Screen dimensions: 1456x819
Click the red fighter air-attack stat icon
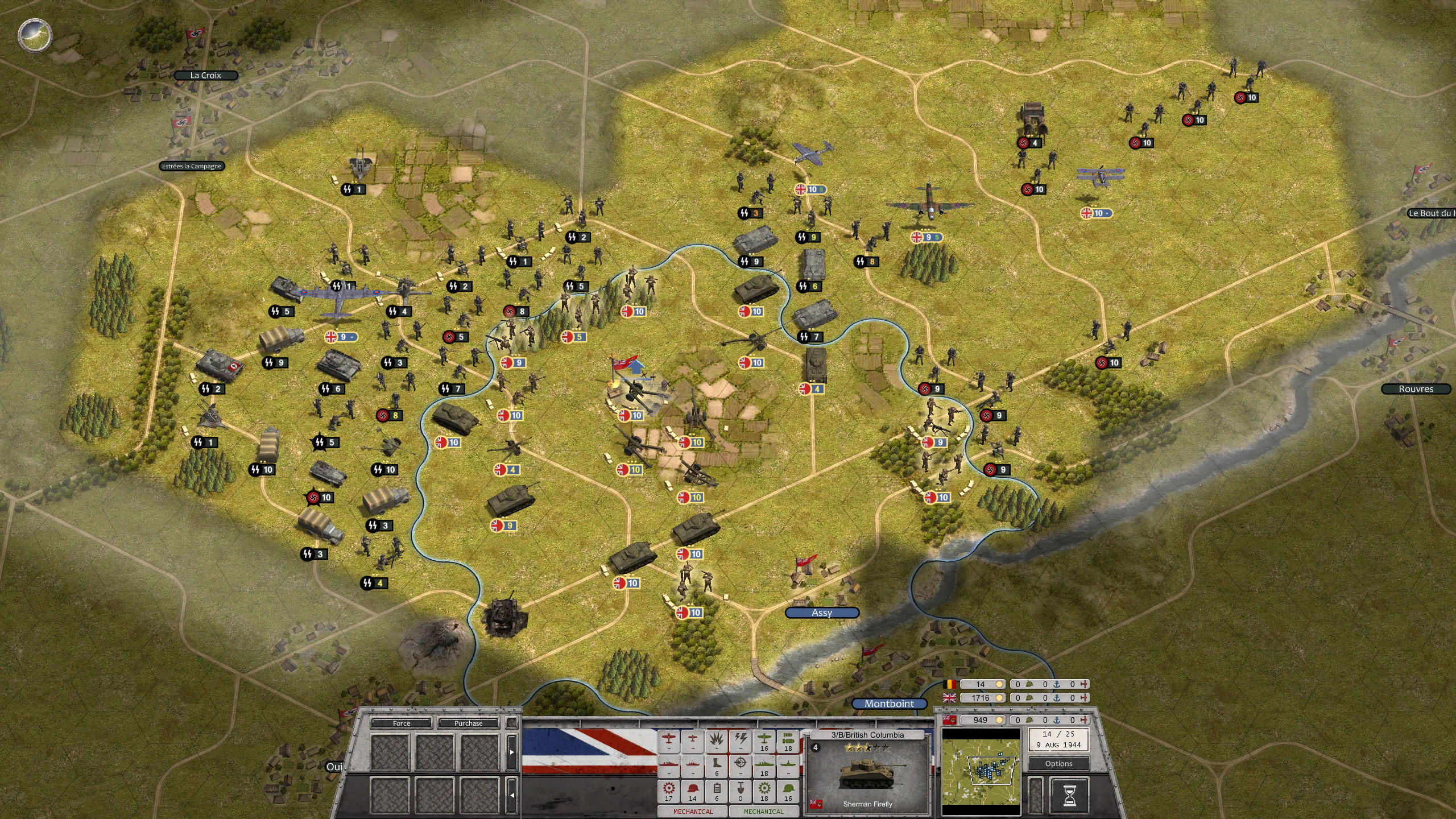[x=669, y=739]
